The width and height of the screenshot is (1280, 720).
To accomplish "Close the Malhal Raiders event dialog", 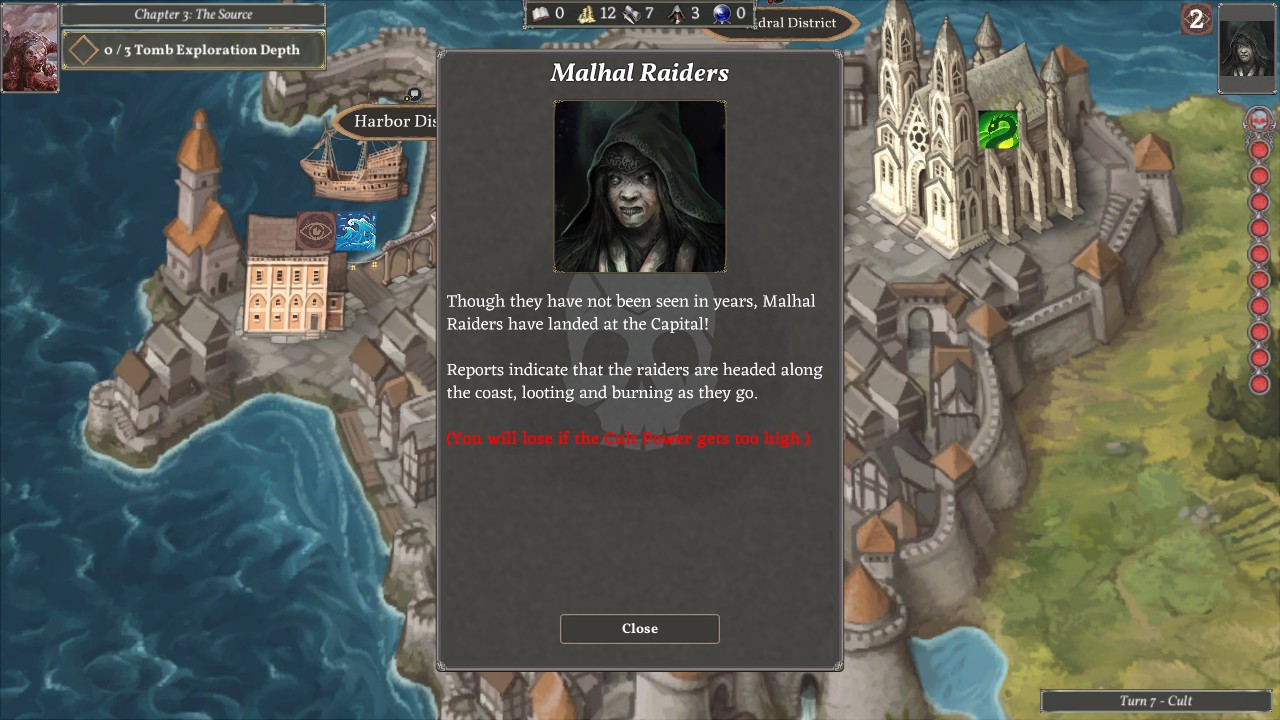I will click(x=639, y=628).
